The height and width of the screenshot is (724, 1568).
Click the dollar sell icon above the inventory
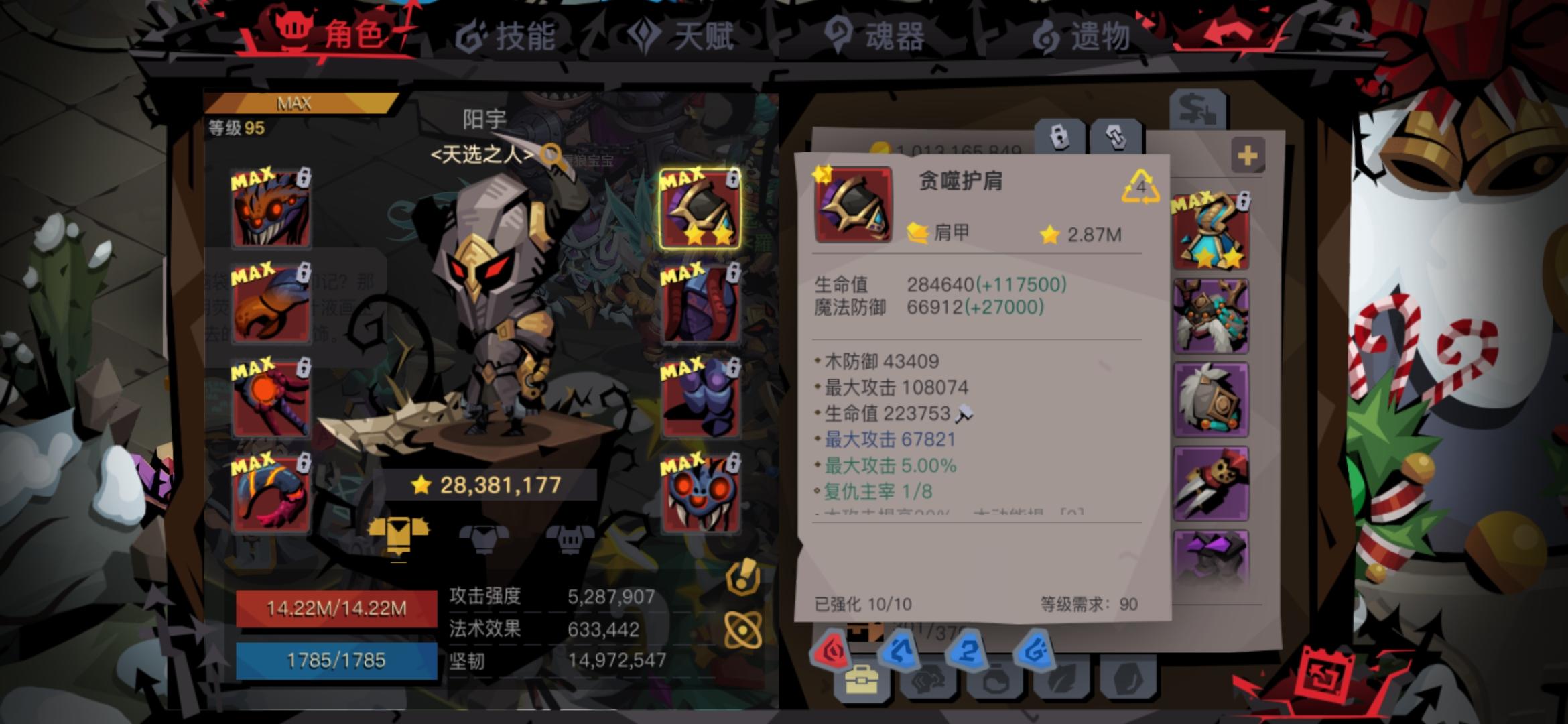click(1197, 109)
